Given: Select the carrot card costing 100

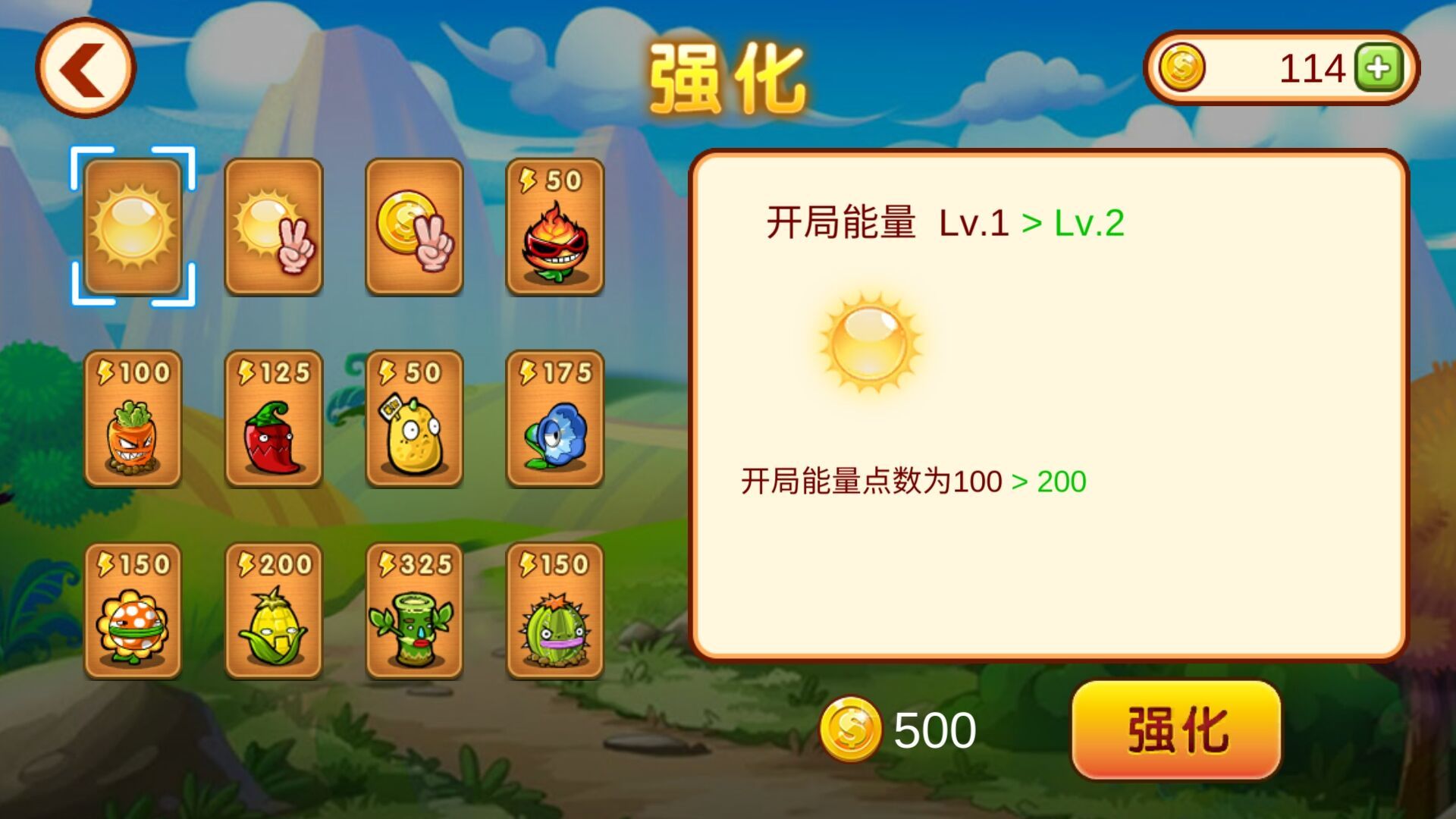Looking at the screenshot, I should point(133,421).
